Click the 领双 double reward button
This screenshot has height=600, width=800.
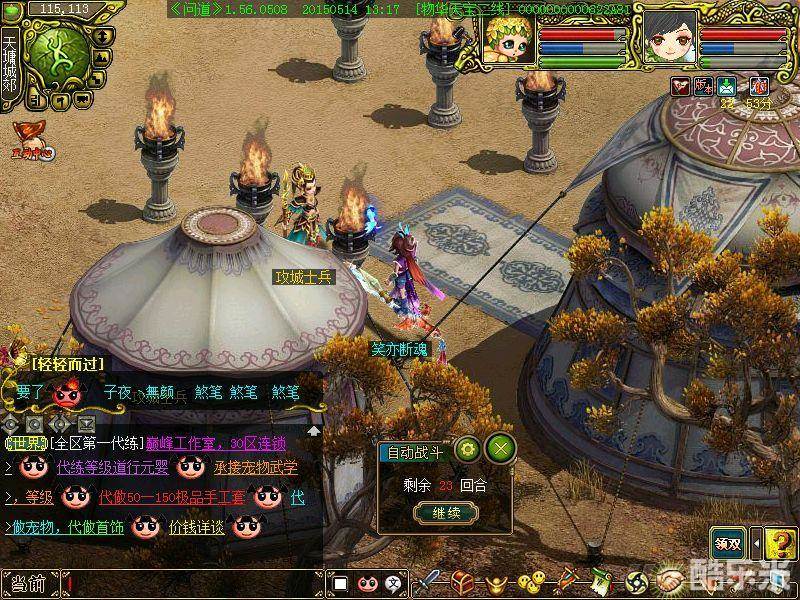[x=728, y=544]
